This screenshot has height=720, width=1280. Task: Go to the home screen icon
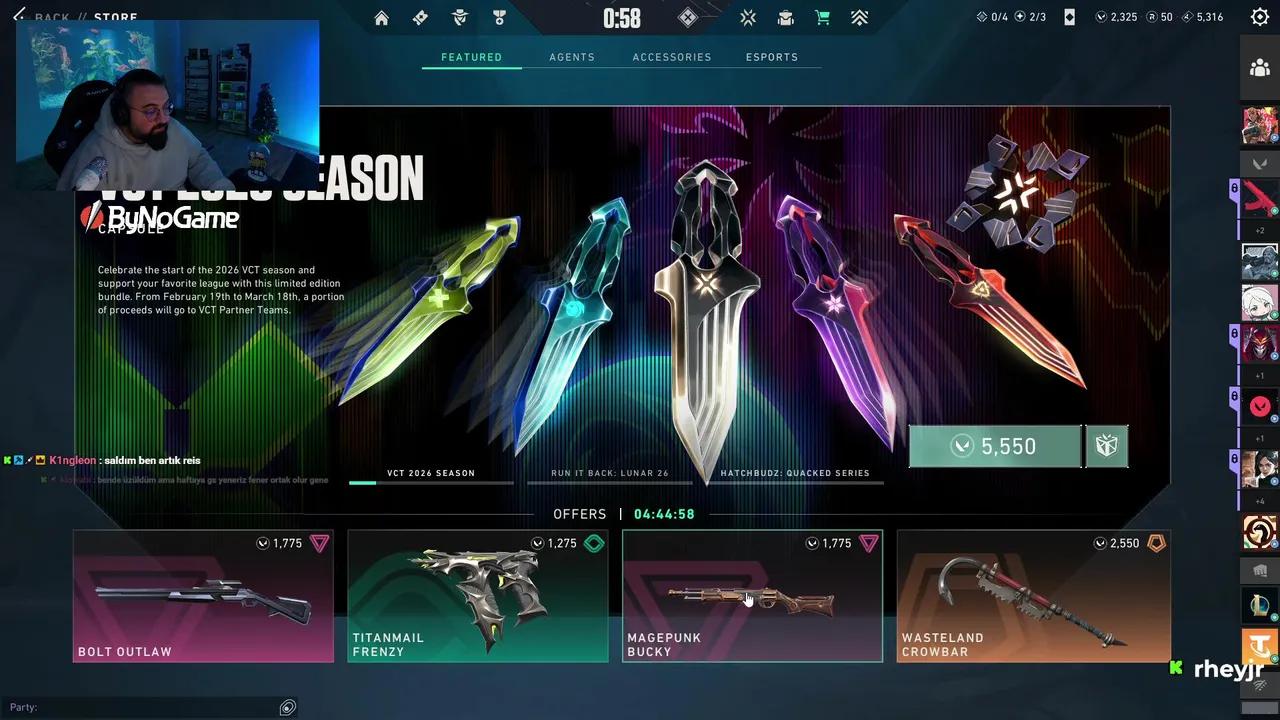[381, 18]
